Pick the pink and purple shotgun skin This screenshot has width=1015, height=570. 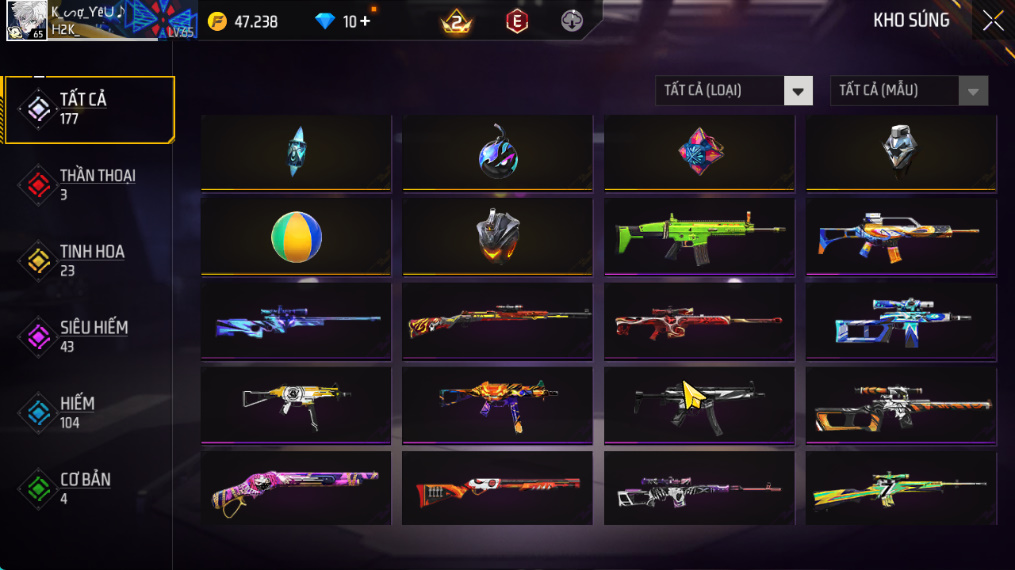point(296,489)
